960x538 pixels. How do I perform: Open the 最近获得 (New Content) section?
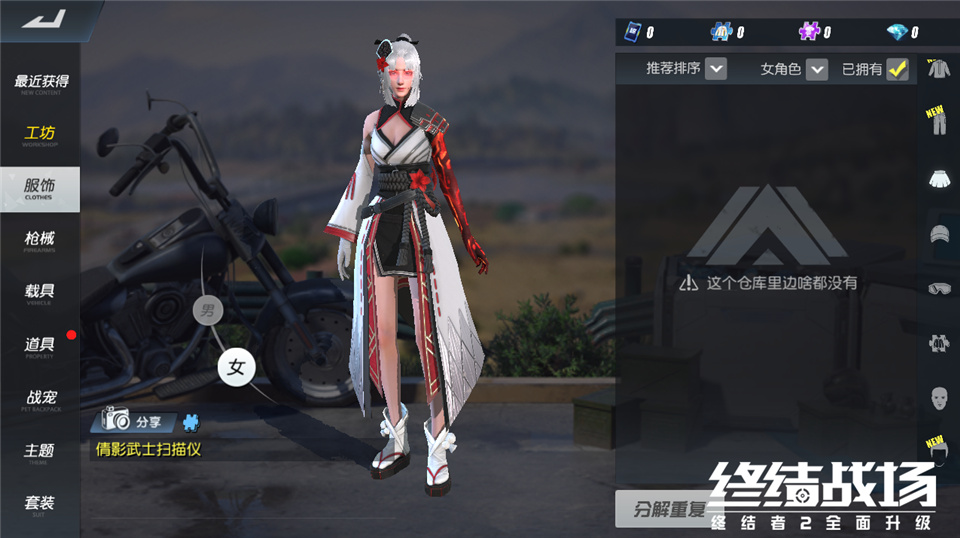[40, 83]
